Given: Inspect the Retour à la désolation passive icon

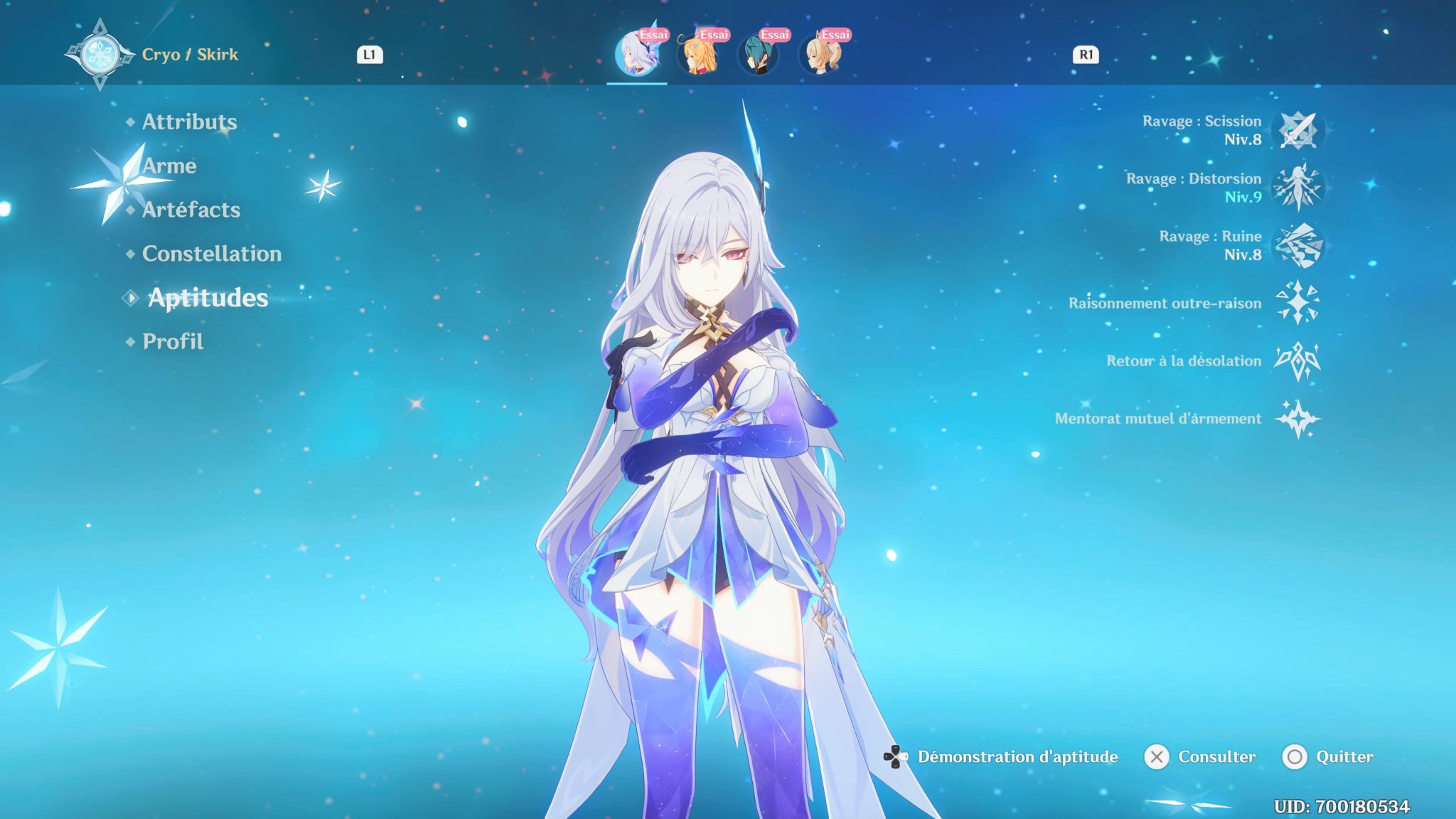Looking at the screenshot, I should pyautogui.click(x=1301, y=363).
